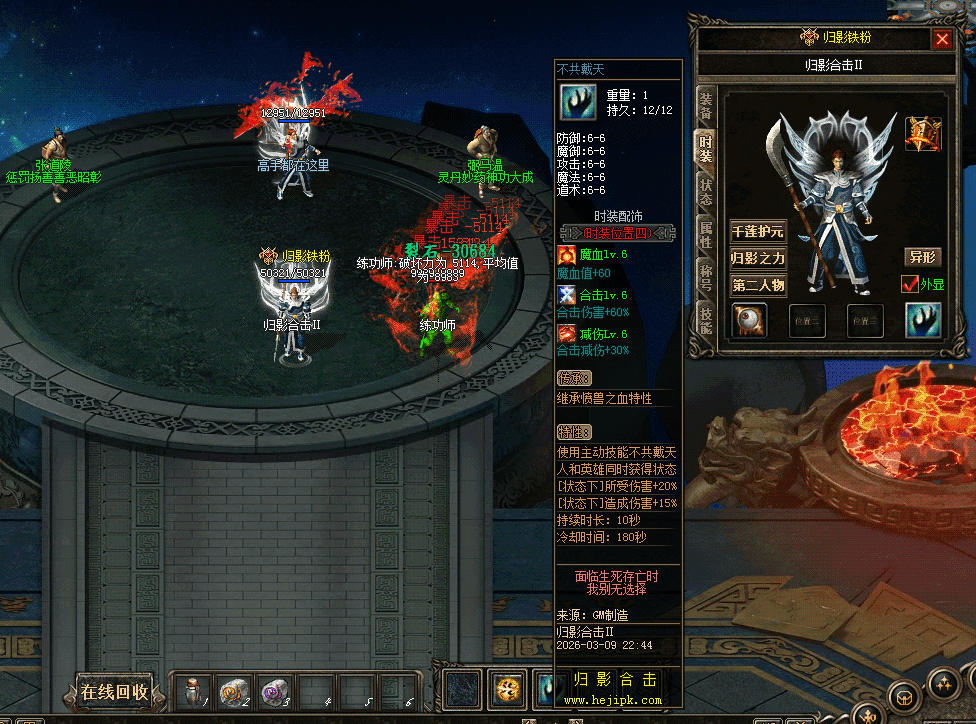Activate the 归影之力 button
This screenshot has height=724, width=976.
757,258
